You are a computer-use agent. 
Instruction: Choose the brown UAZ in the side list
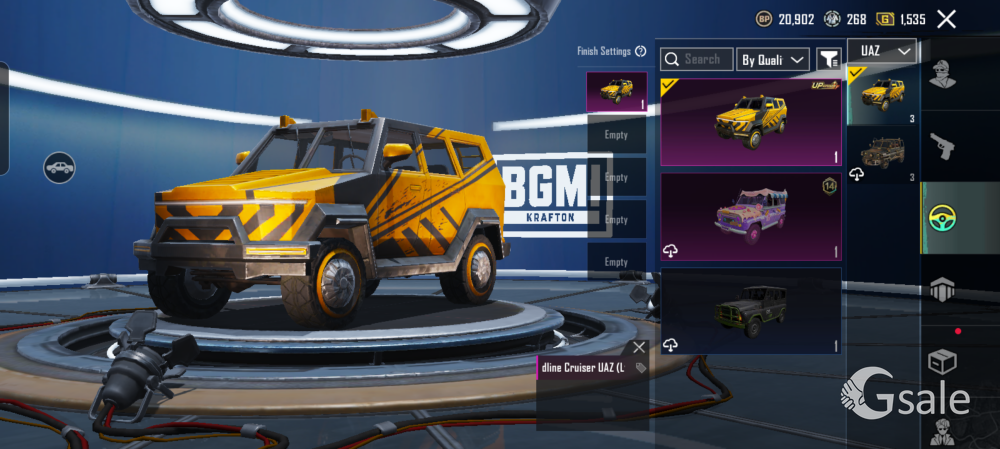[882, 155]
